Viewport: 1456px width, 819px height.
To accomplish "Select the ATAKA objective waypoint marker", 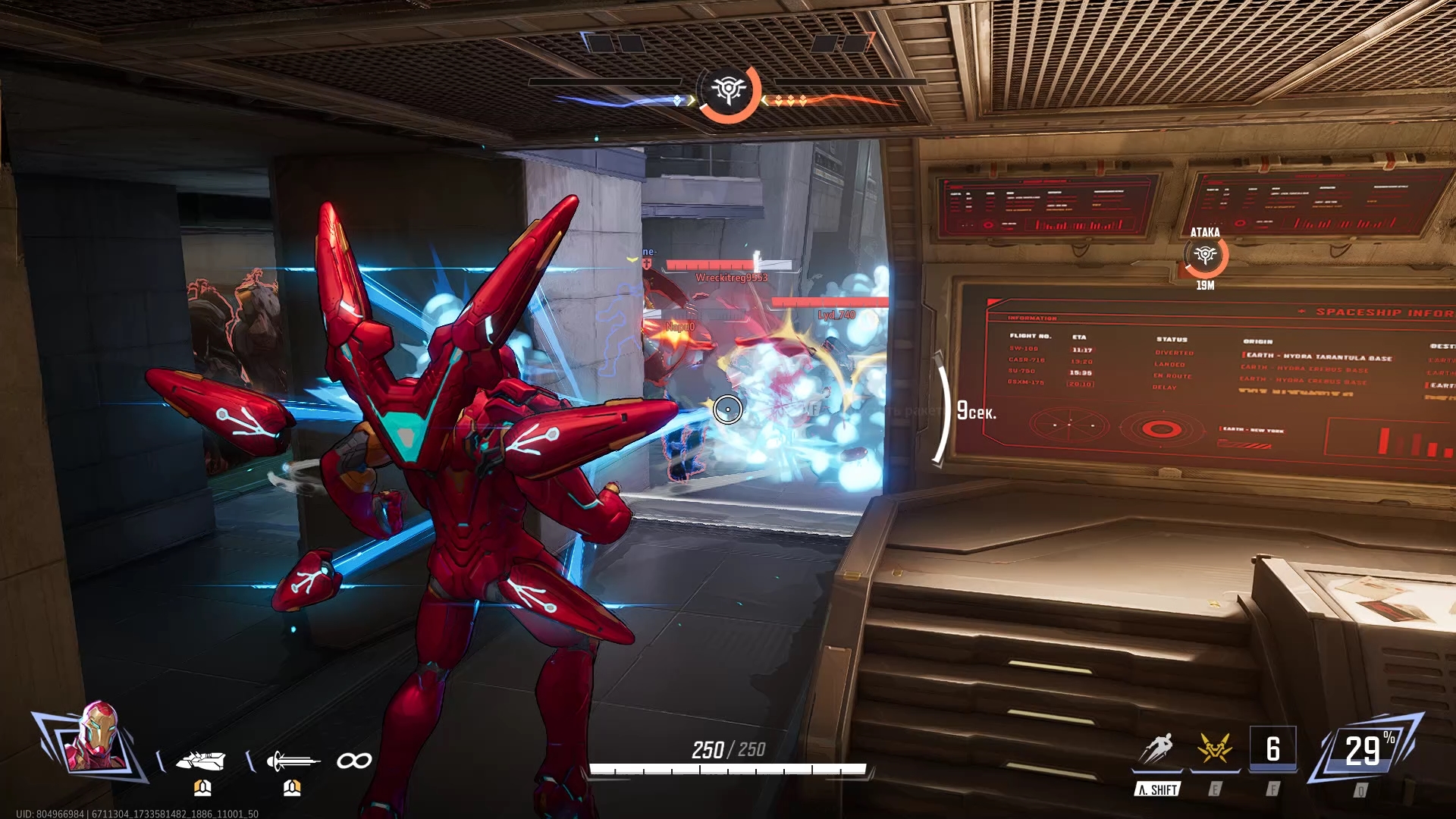I will pos(1205,256).
